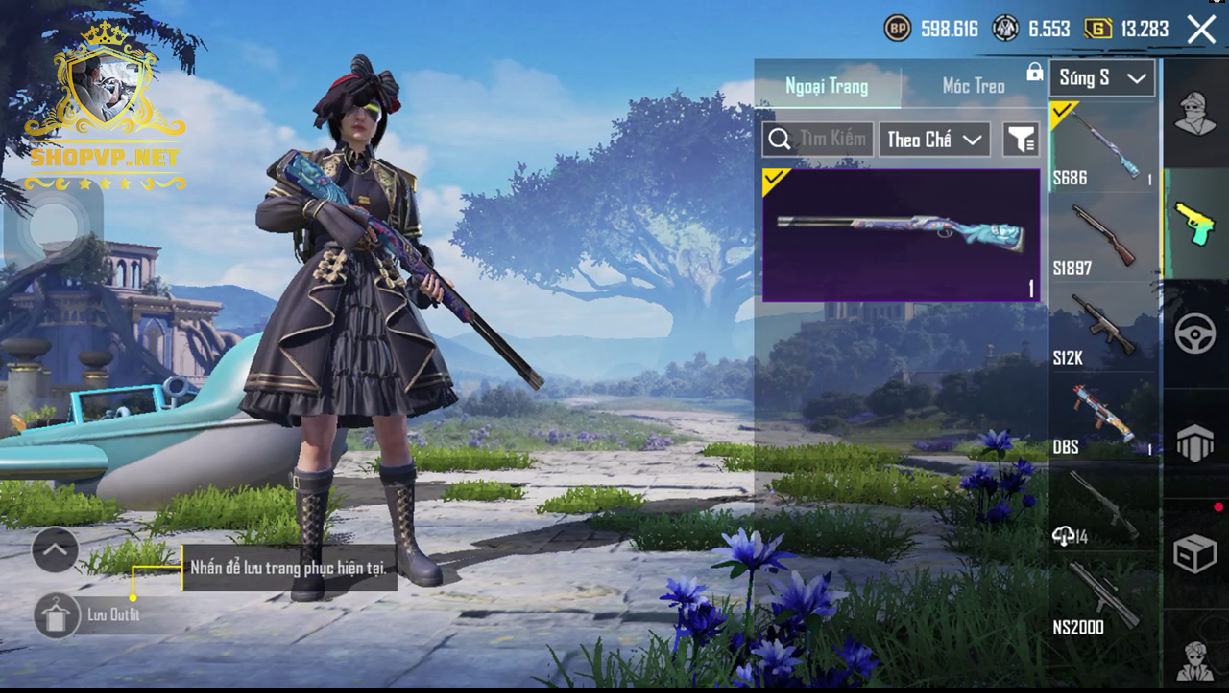Open the Móc Treo tab
This screenshot has height=693, width=1229.
[973, 86]
